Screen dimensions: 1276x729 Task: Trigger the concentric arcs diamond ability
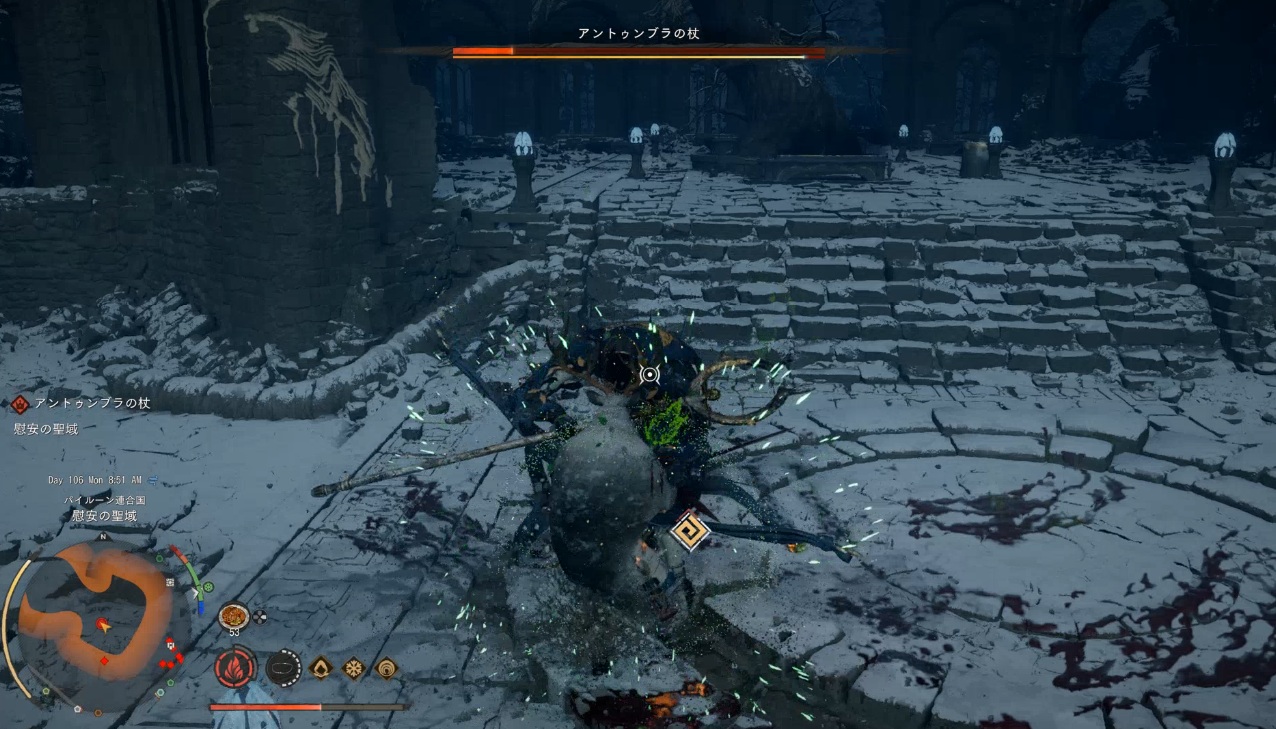pos(385,667)
